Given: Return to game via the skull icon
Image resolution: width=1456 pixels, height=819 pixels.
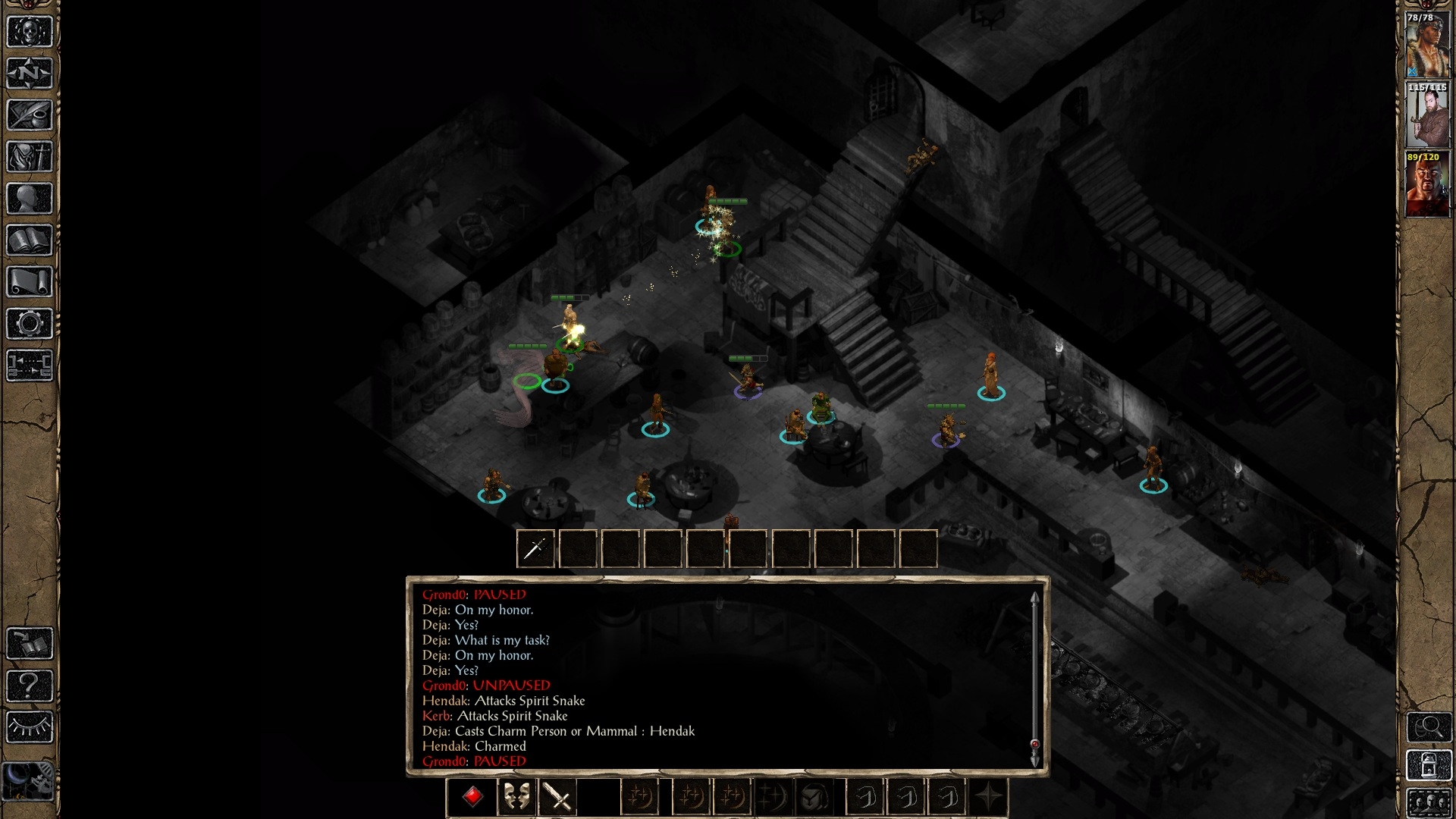Looking at the screenshot, I should (x=30, y=32).
